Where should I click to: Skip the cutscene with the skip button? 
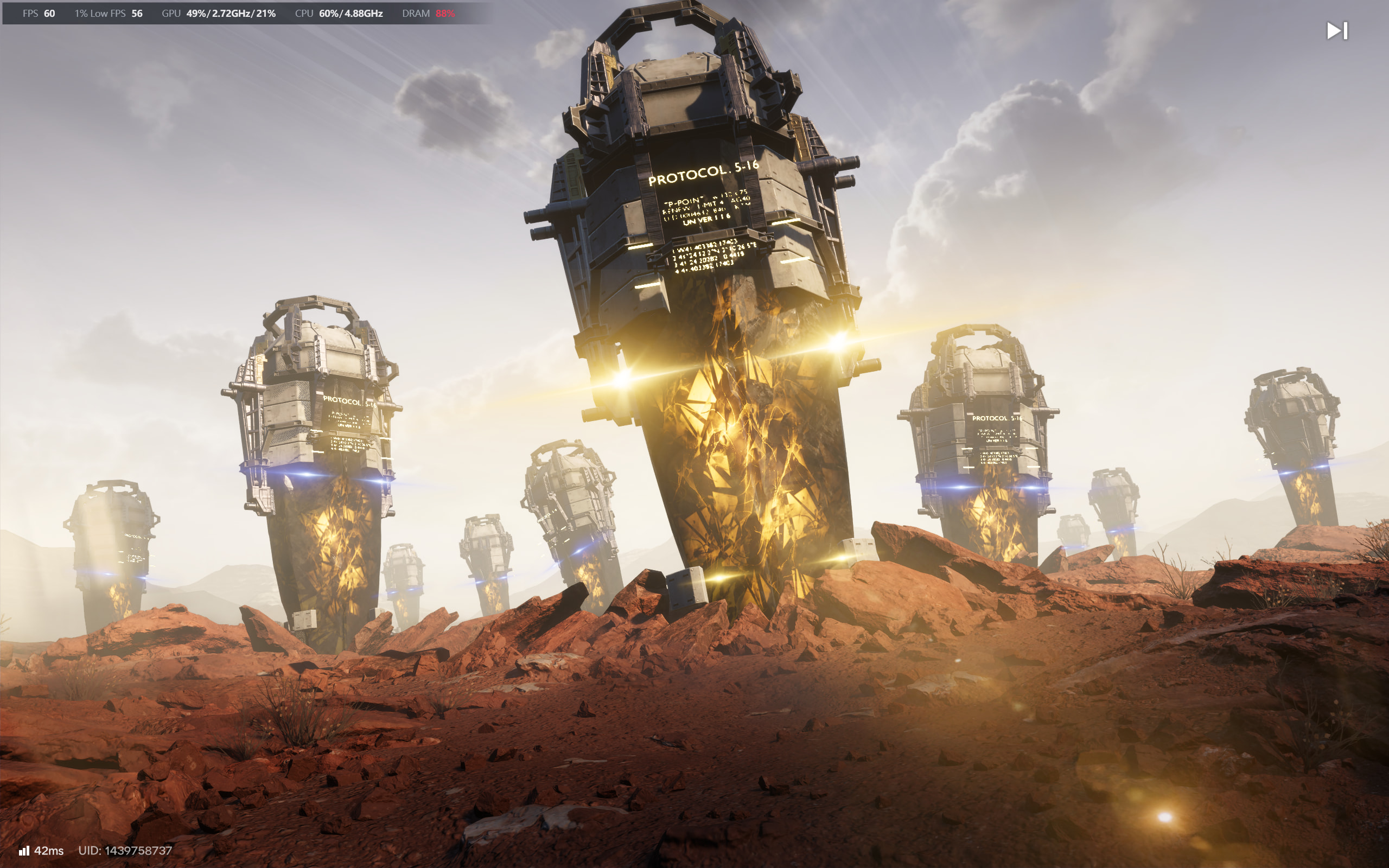click(1337, 31)
